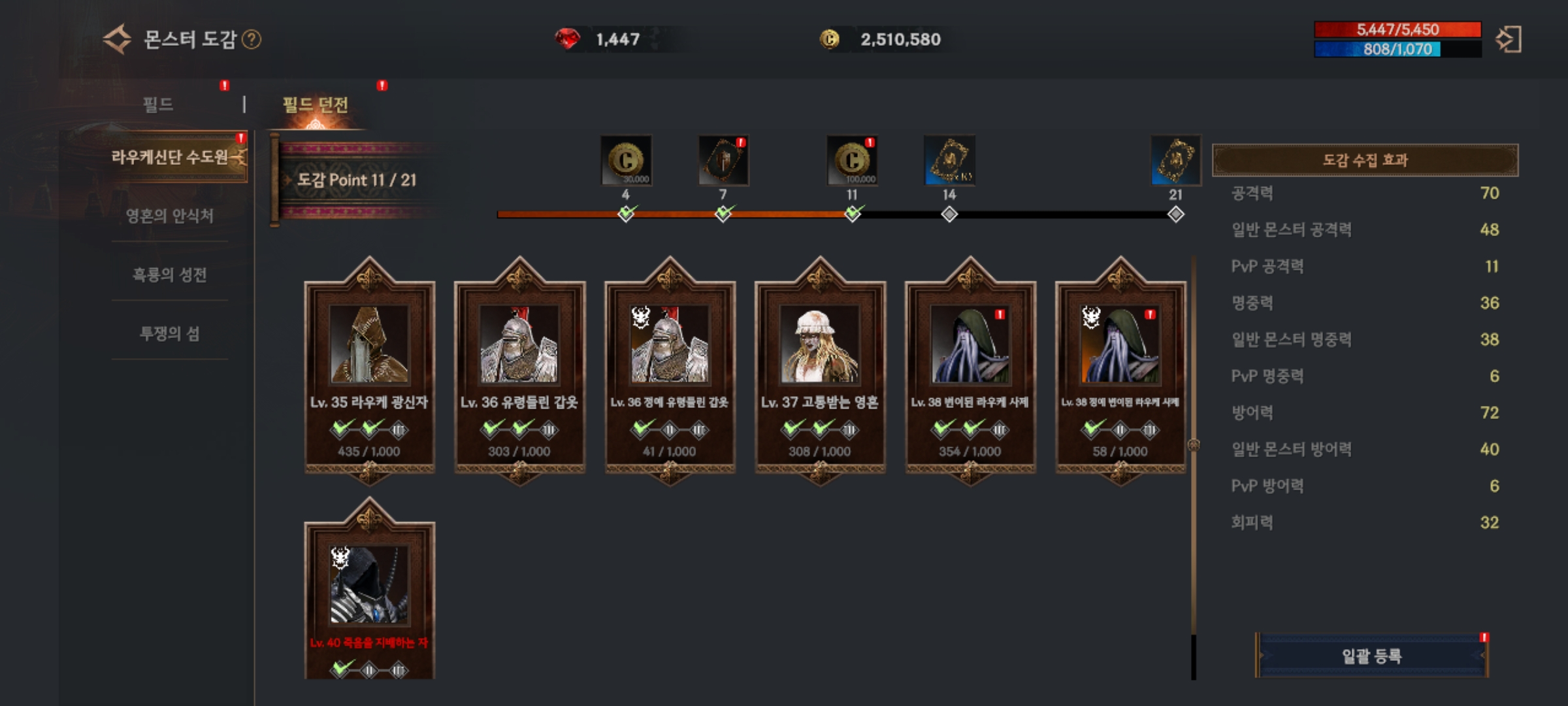Viewport: 1568px width, 706px height.
Task: Open the 라우케신단 수도원 dungeon list
Action: (170, 157)
